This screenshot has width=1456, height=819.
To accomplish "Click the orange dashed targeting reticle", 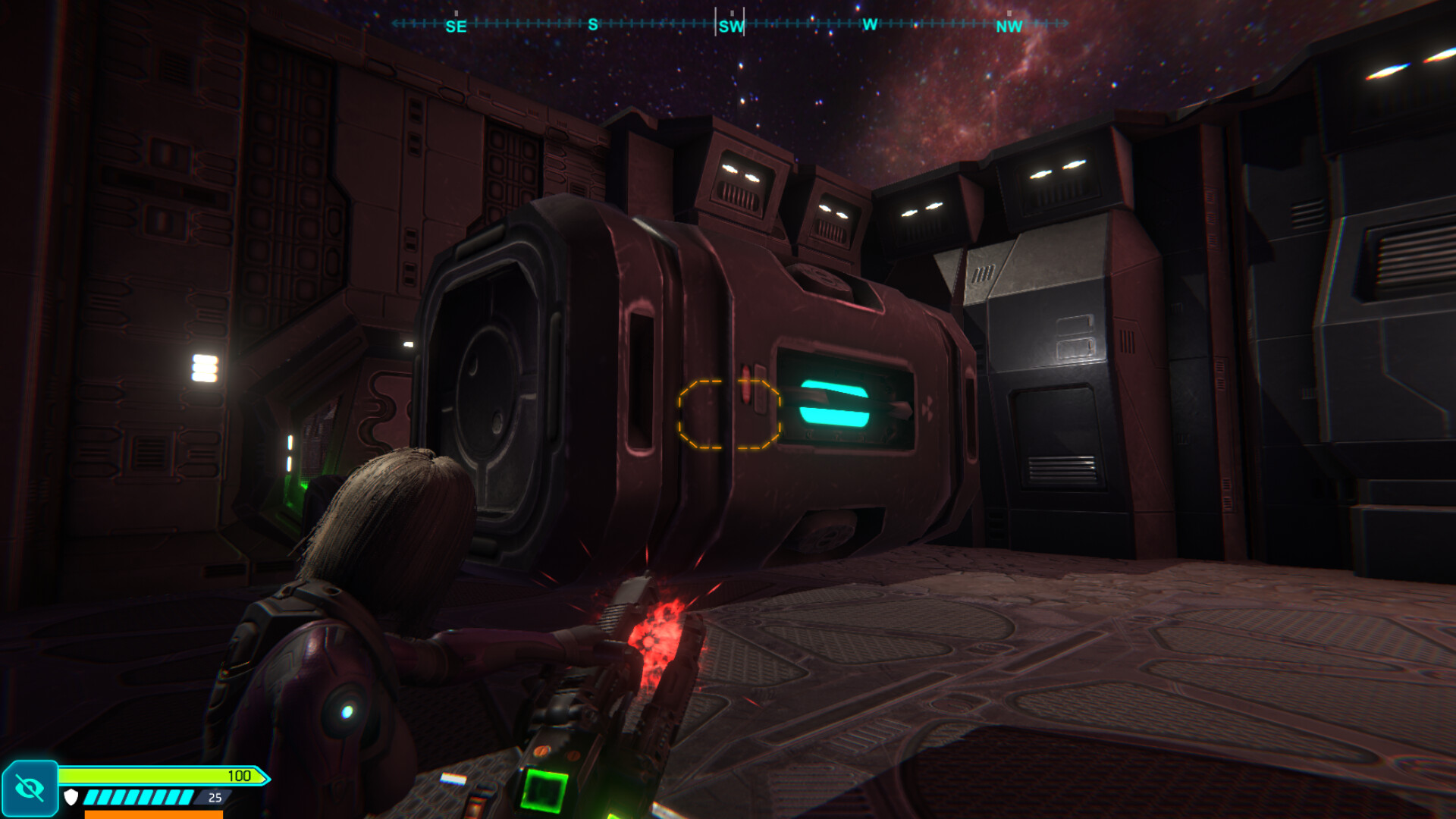I will [728, 415].
